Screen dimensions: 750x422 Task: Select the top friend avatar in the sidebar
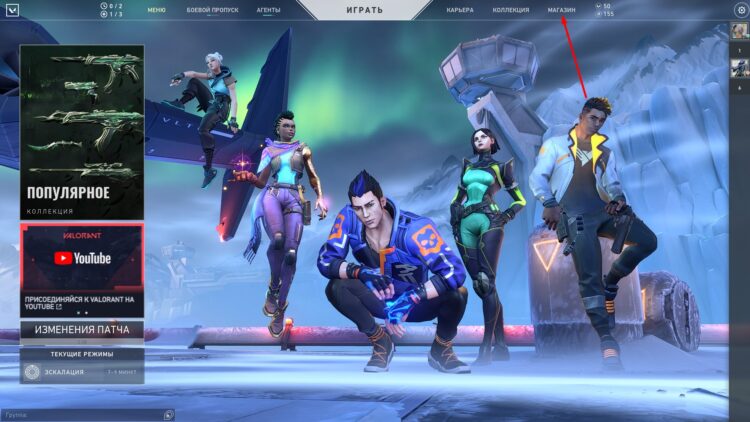[x=739, y=35]
